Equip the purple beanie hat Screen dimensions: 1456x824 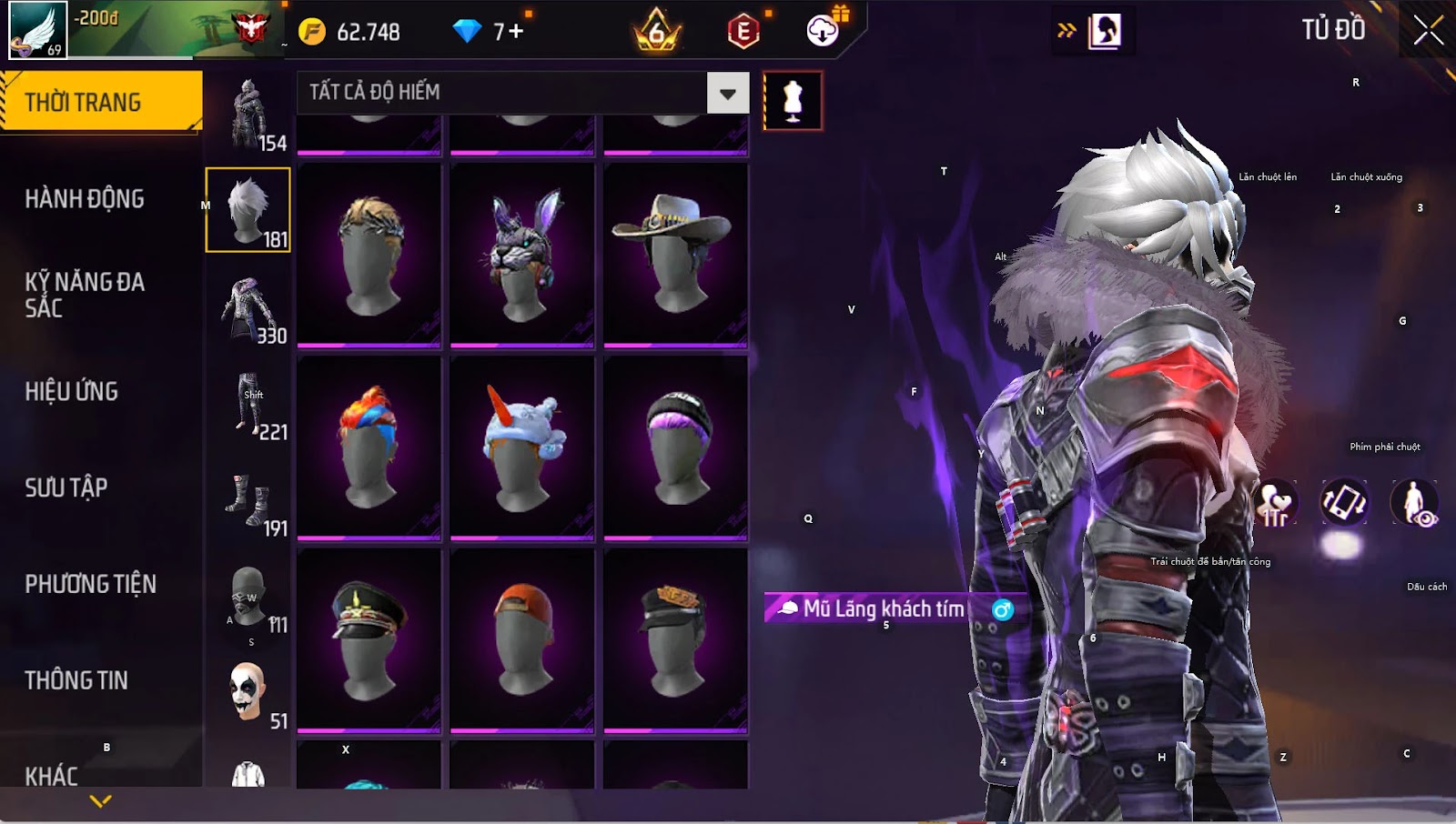tap(675, 447)
